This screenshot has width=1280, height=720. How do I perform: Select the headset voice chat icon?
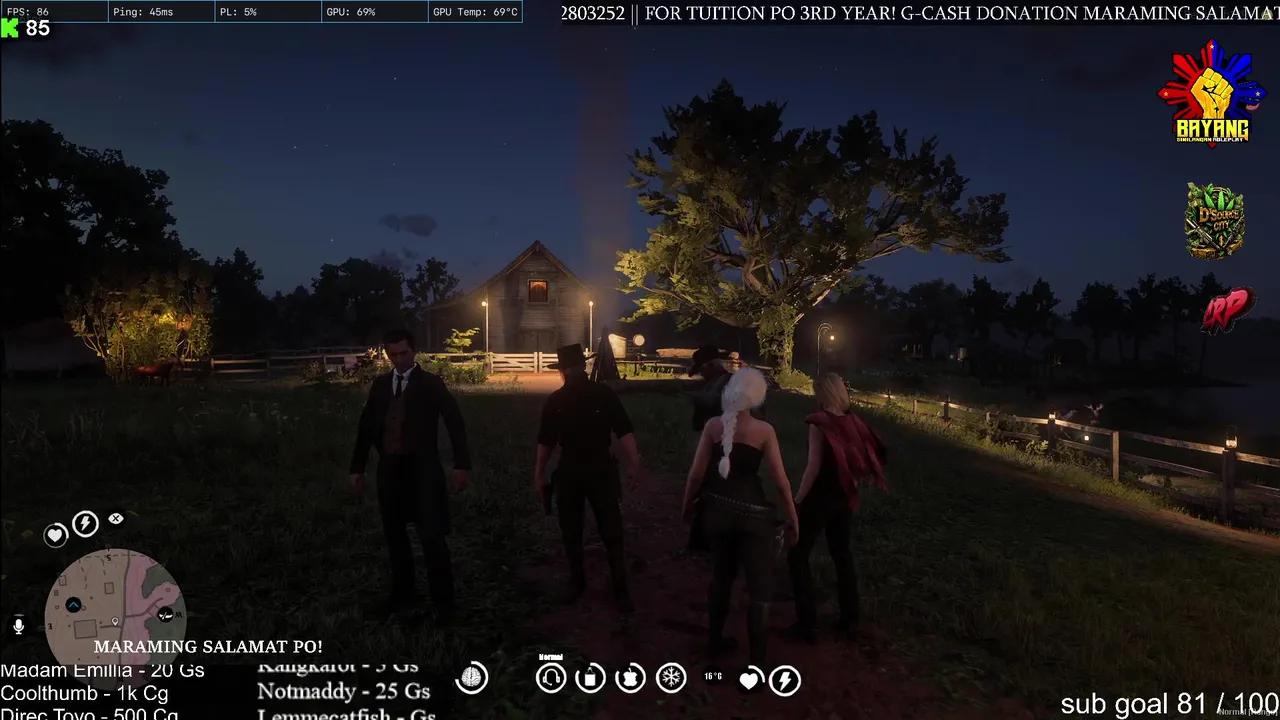[550, 678]
